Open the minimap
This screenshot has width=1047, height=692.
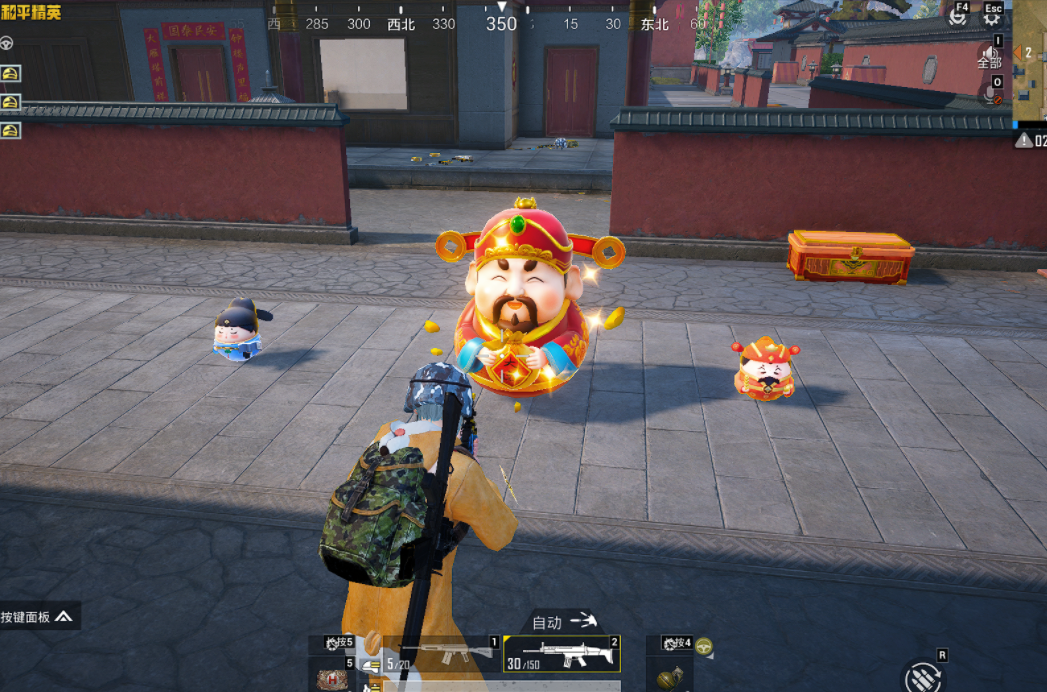point(1031,62)
